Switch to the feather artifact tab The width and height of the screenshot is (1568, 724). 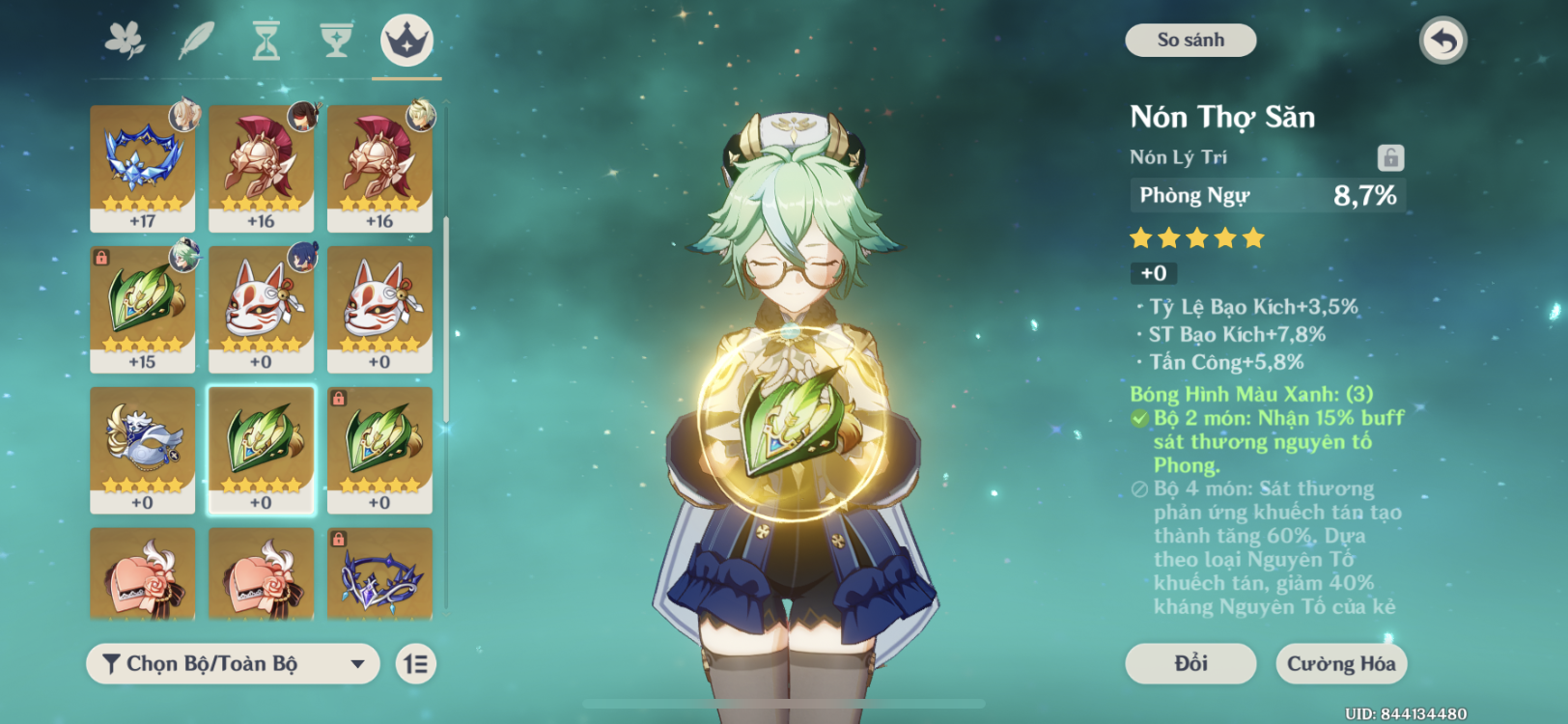tap(197, 41)
